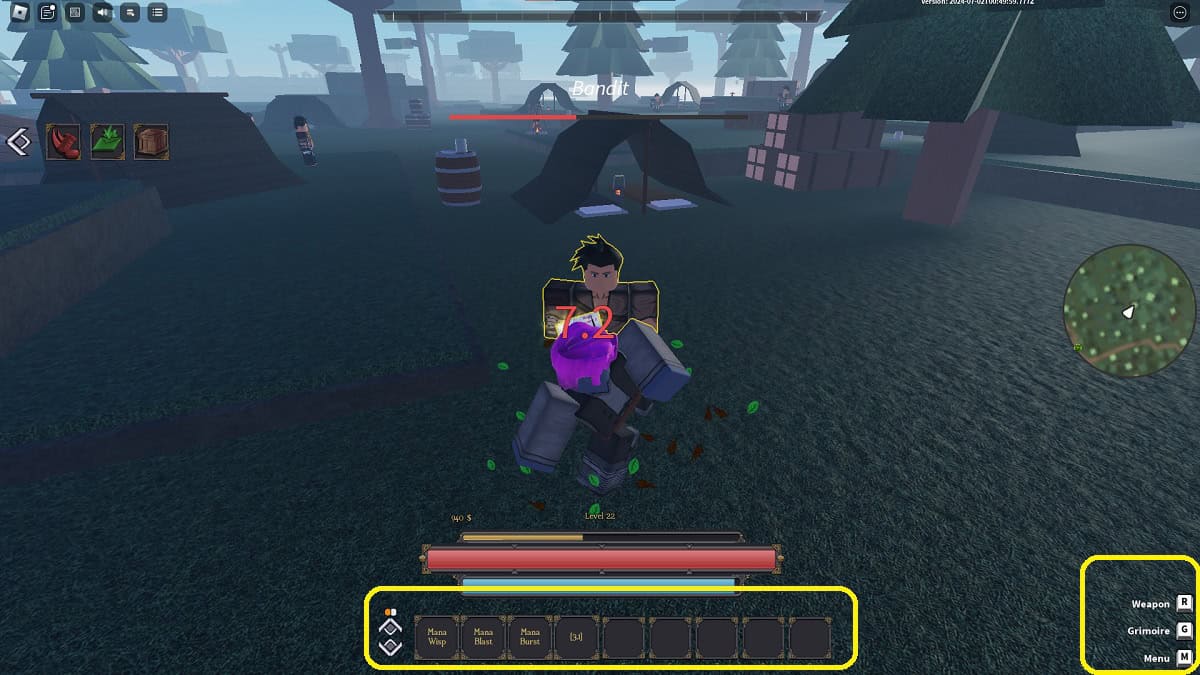This screenshot has width=1200, height=675.
Task: Open the player list icon
Action: pyautogui.click(x=157, y=13)
